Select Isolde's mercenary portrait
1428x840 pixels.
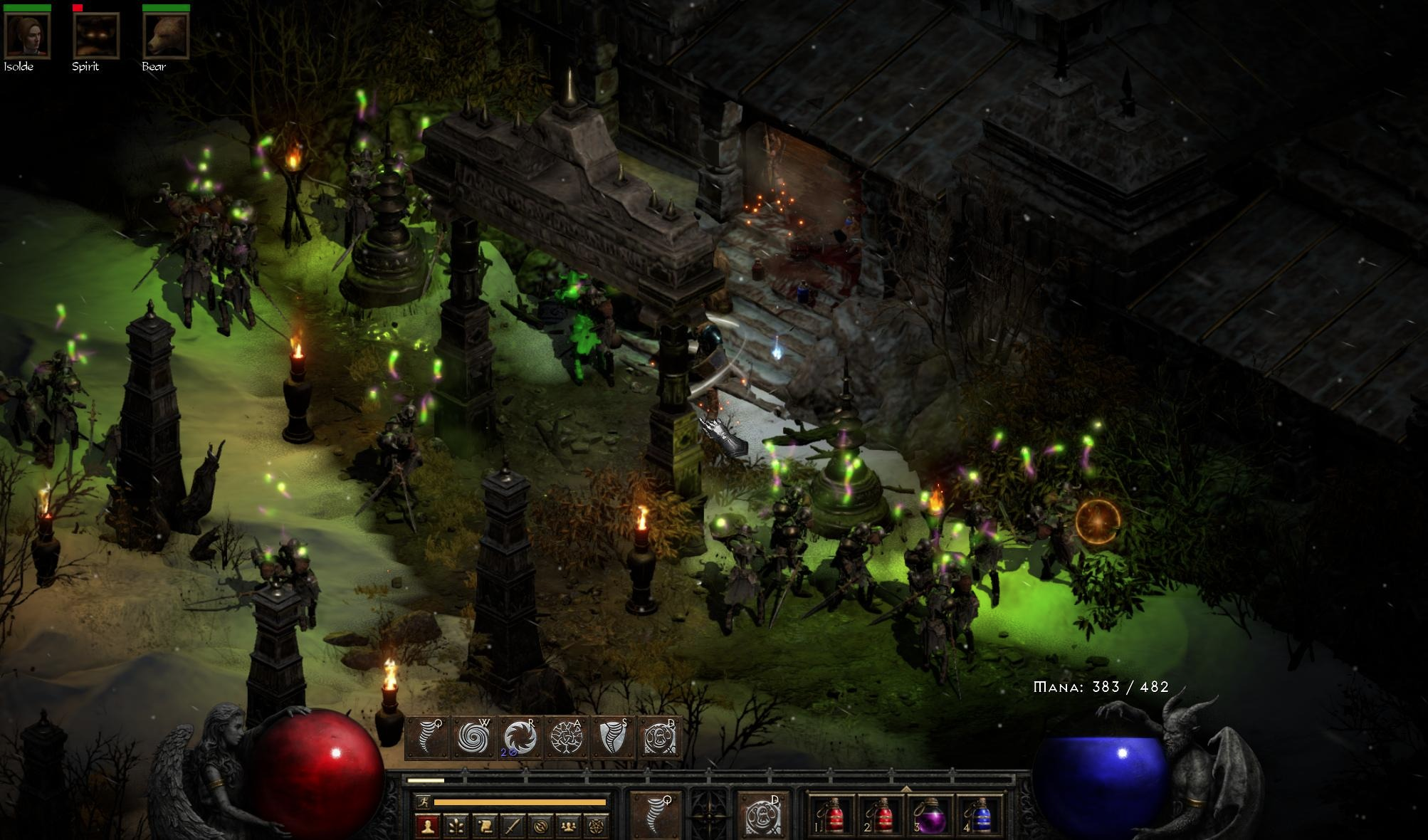[27, 35]
